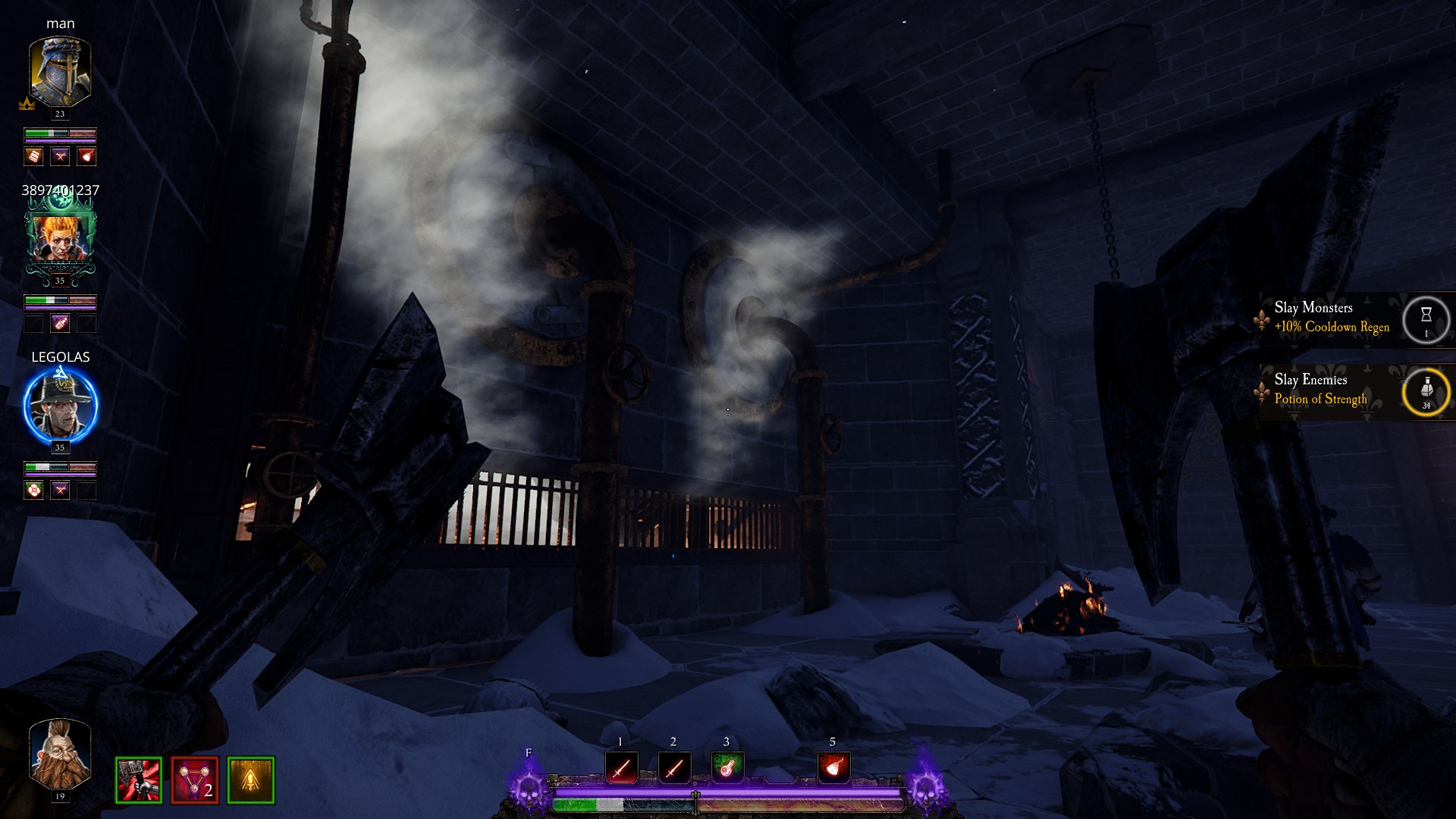The width and height of the screenshot is (1456, 819).
Task: Click the hourglass cooldown reward icon
Action: (x=1426, y=318)
